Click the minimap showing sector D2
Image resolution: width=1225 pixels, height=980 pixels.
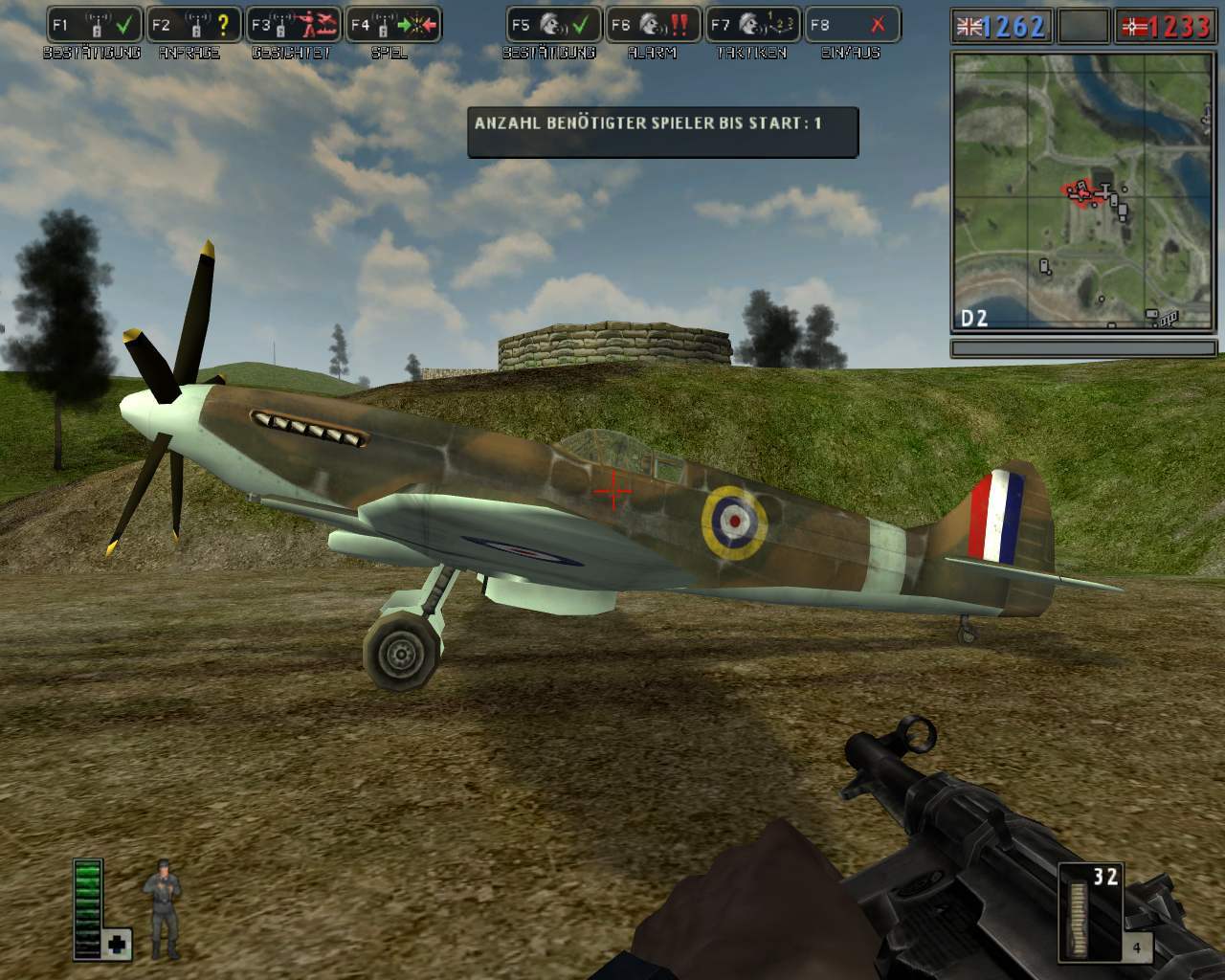1083,191
